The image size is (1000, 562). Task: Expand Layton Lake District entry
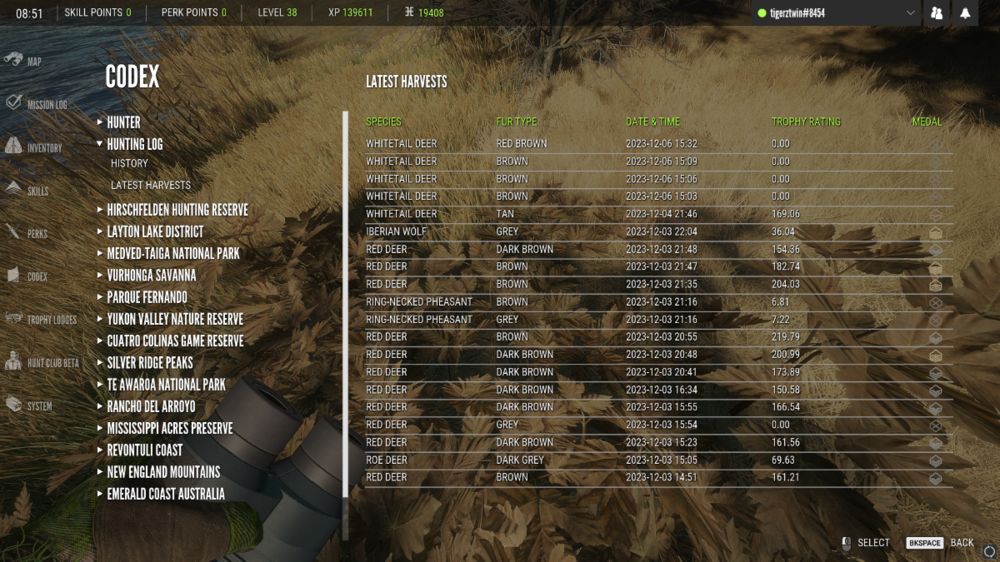click(155, 232)
